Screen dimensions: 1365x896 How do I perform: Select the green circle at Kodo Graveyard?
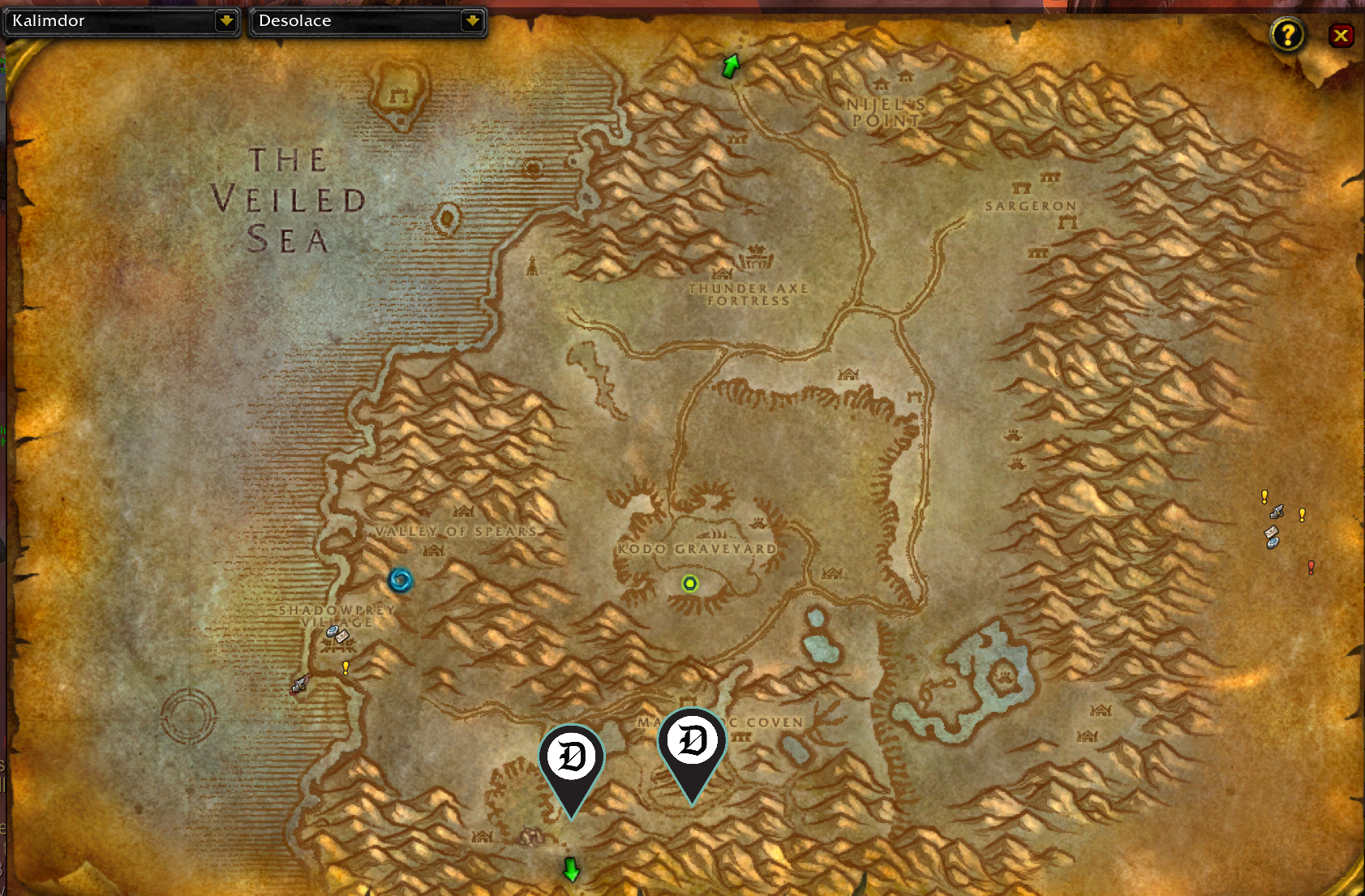pyautogui.click(x=689, y=584)
